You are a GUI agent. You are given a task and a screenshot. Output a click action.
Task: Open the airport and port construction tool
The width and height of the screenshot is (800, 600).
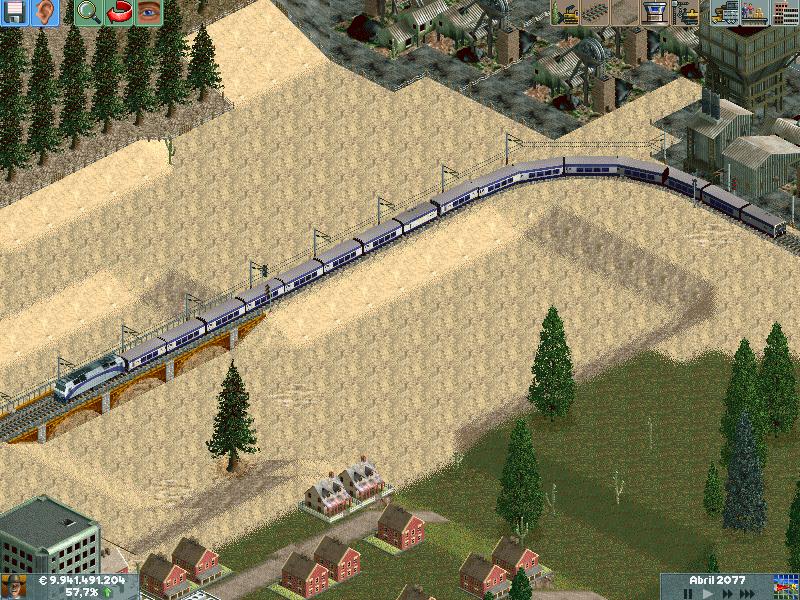655,13
